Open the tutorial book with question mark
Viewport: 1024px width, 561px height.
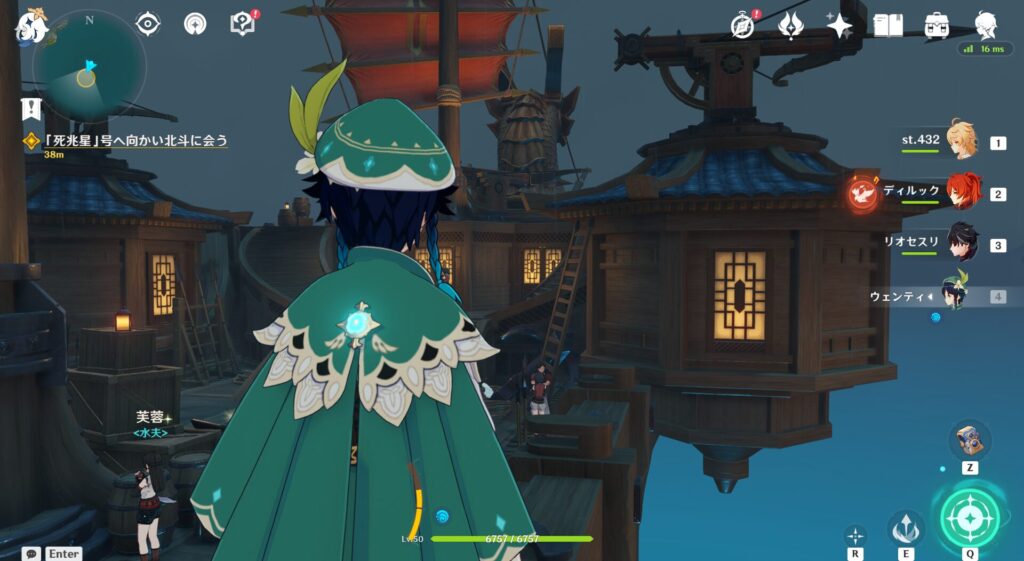pyautogui.click(x=243, y=23)
